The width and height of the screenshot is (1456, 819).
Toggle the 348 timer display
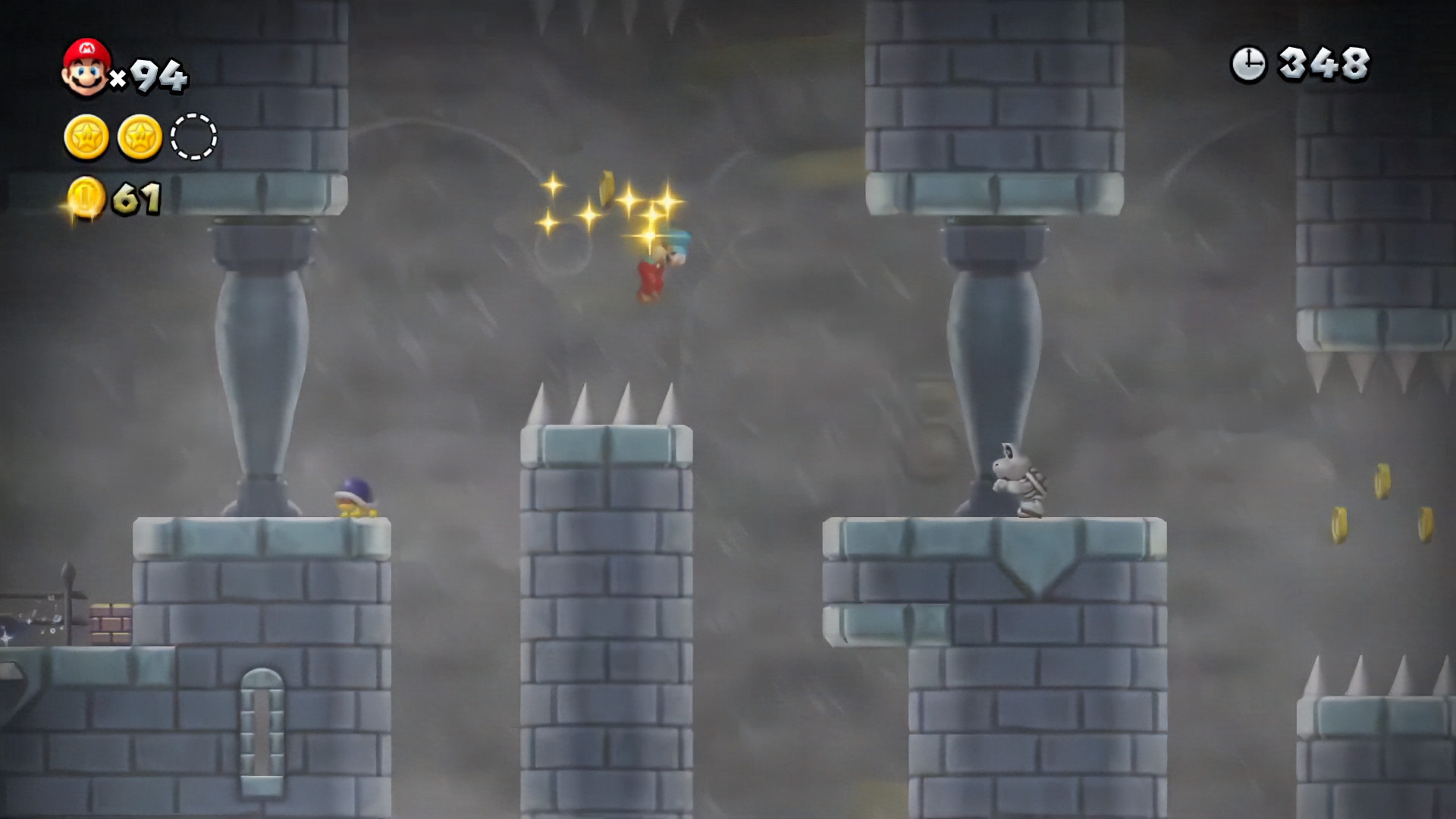pyautogui.click(x=1325, y=61)
